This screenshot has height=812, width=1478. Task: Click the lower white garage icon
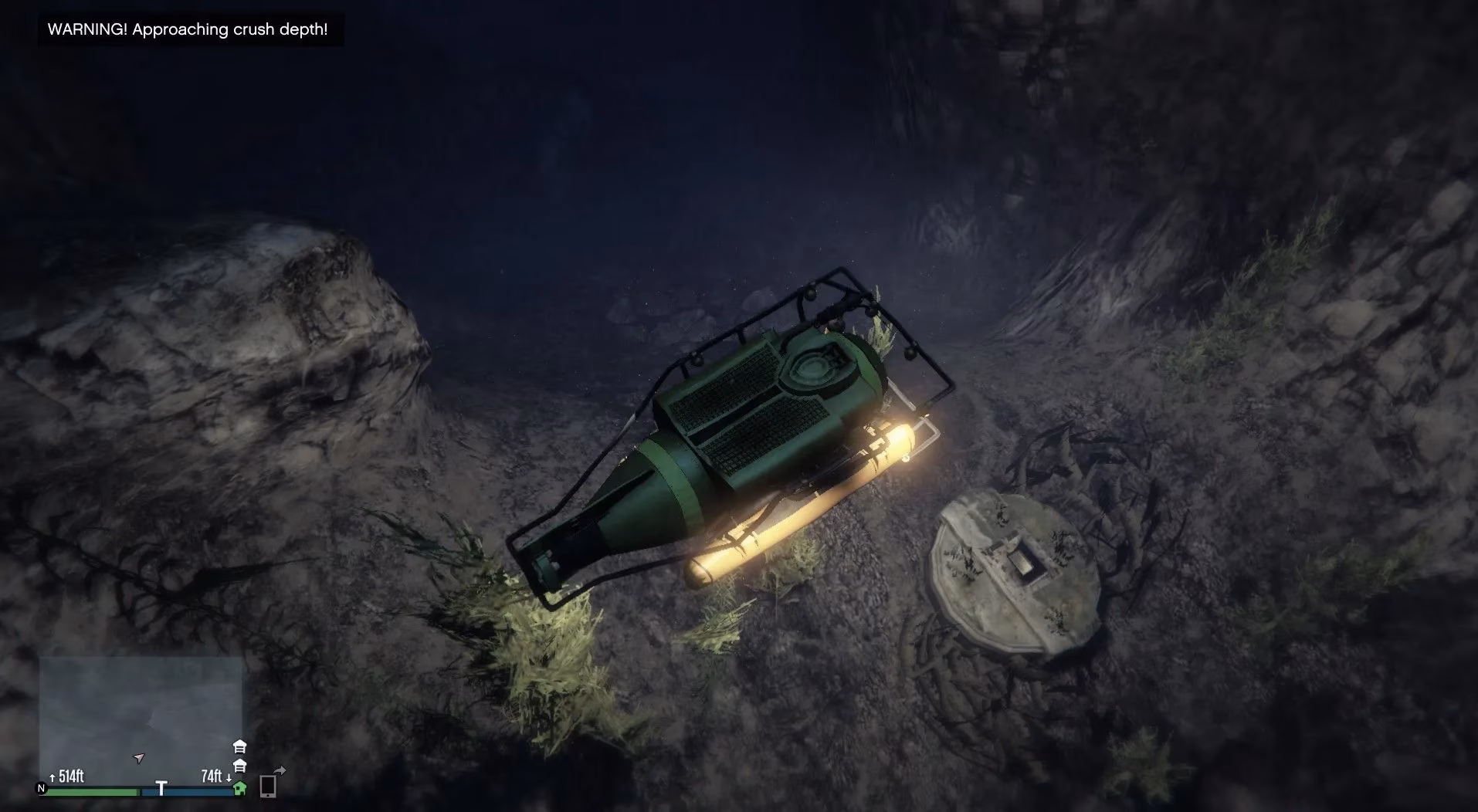(x=239, y=766)
